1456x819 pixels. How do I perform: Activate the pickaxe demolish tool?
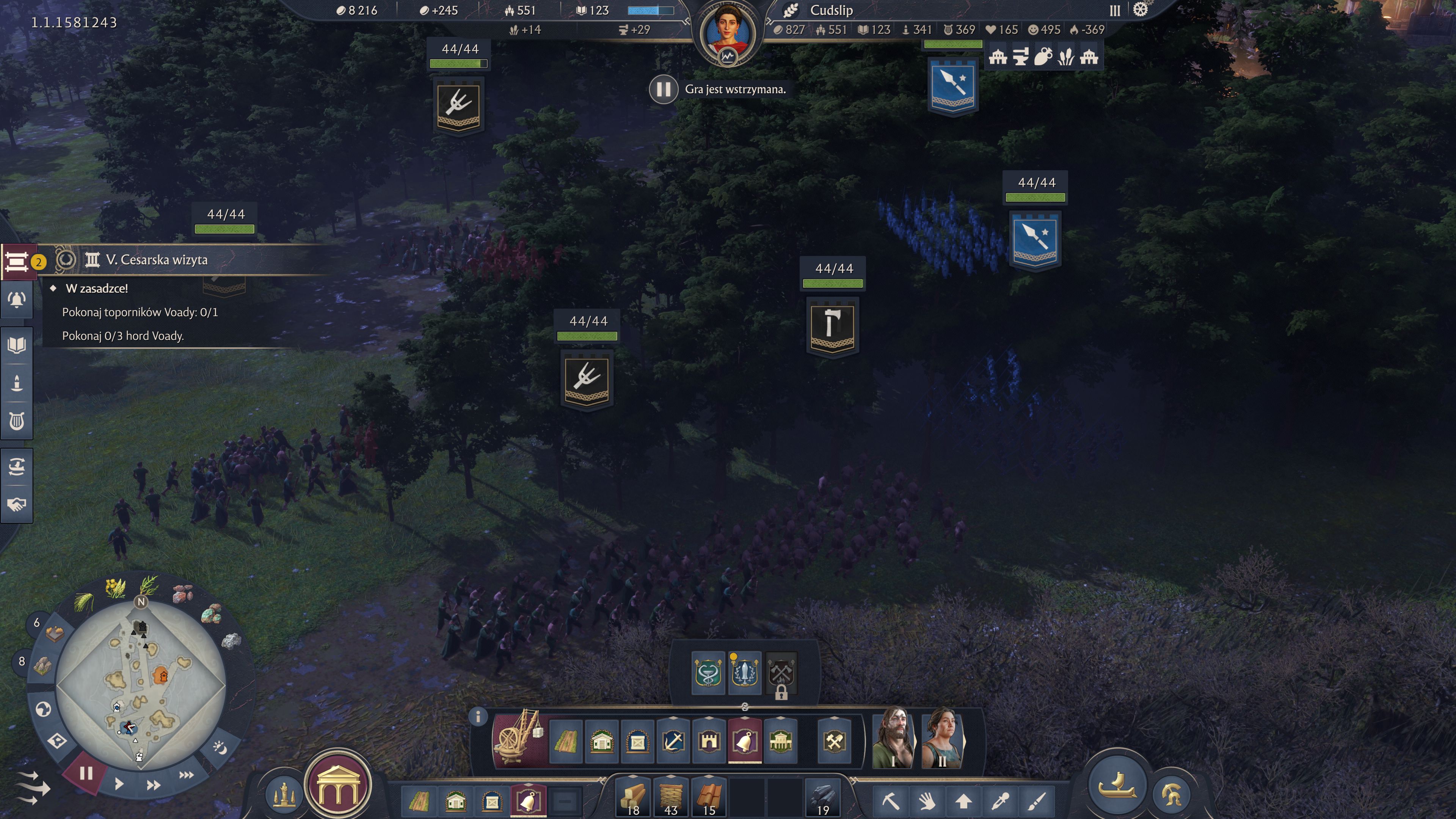(x=890, y=801)
